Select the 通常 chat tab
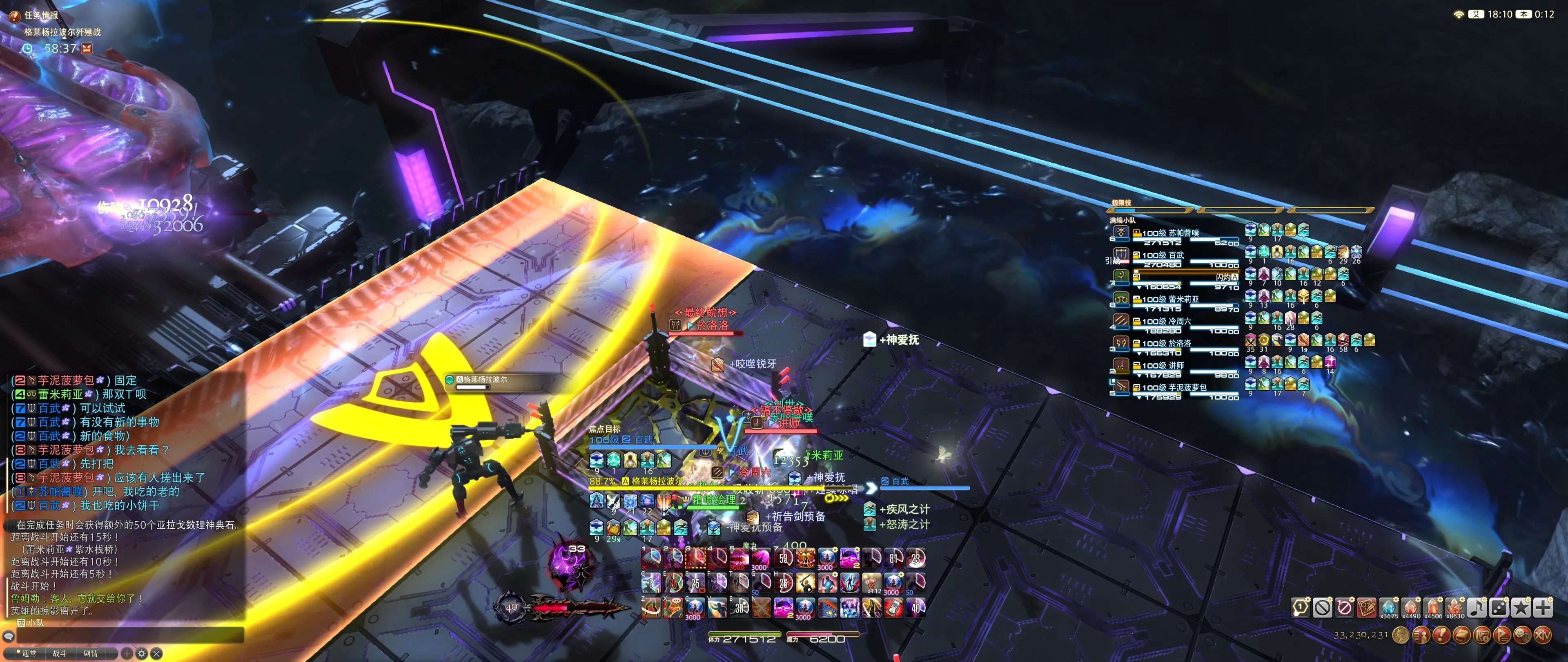 point(29,653)
